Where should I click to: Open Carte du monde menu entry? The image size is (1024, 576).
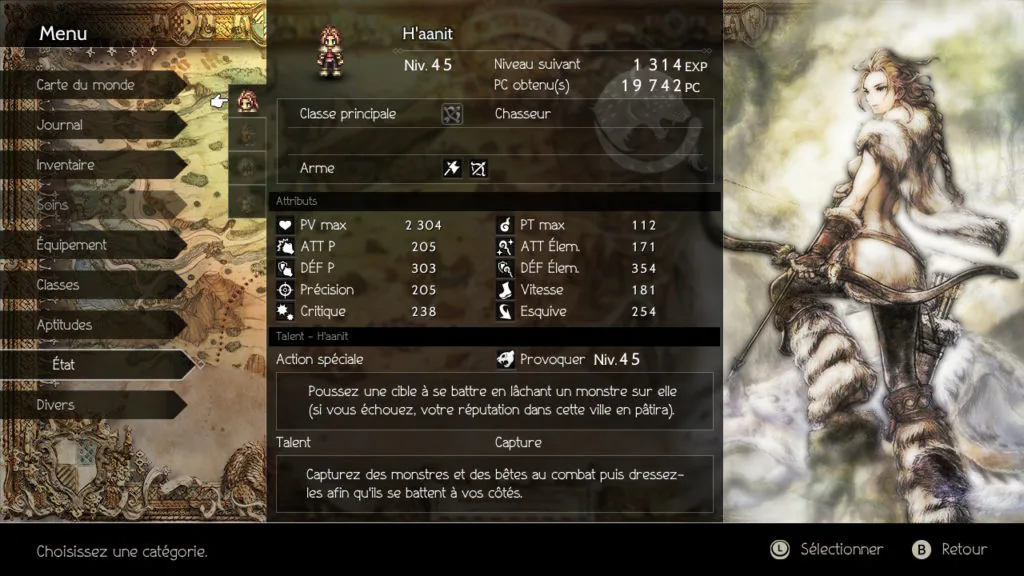(x=86, y=85)
